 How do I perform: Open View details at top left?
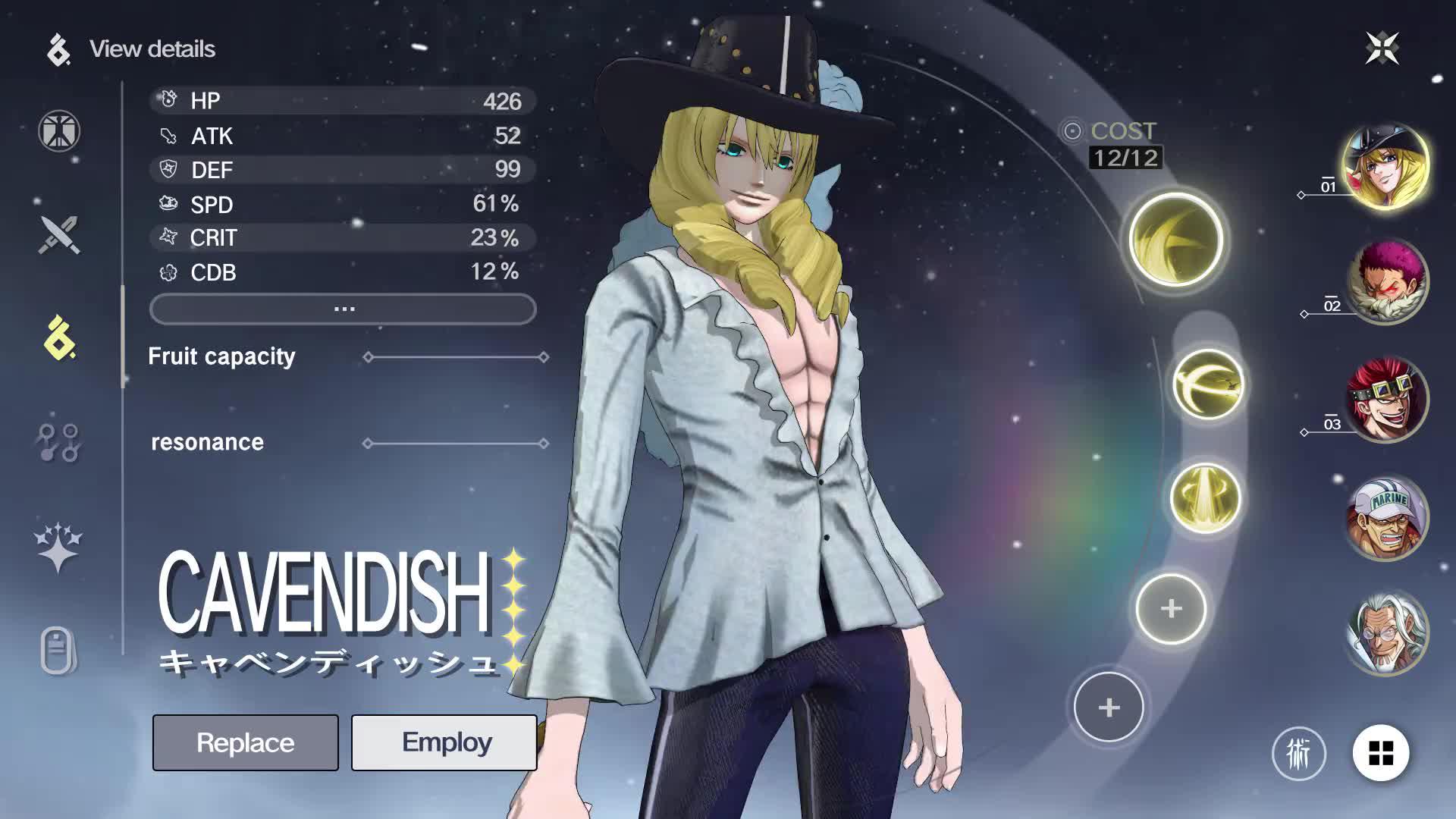(x=152, y=49)
